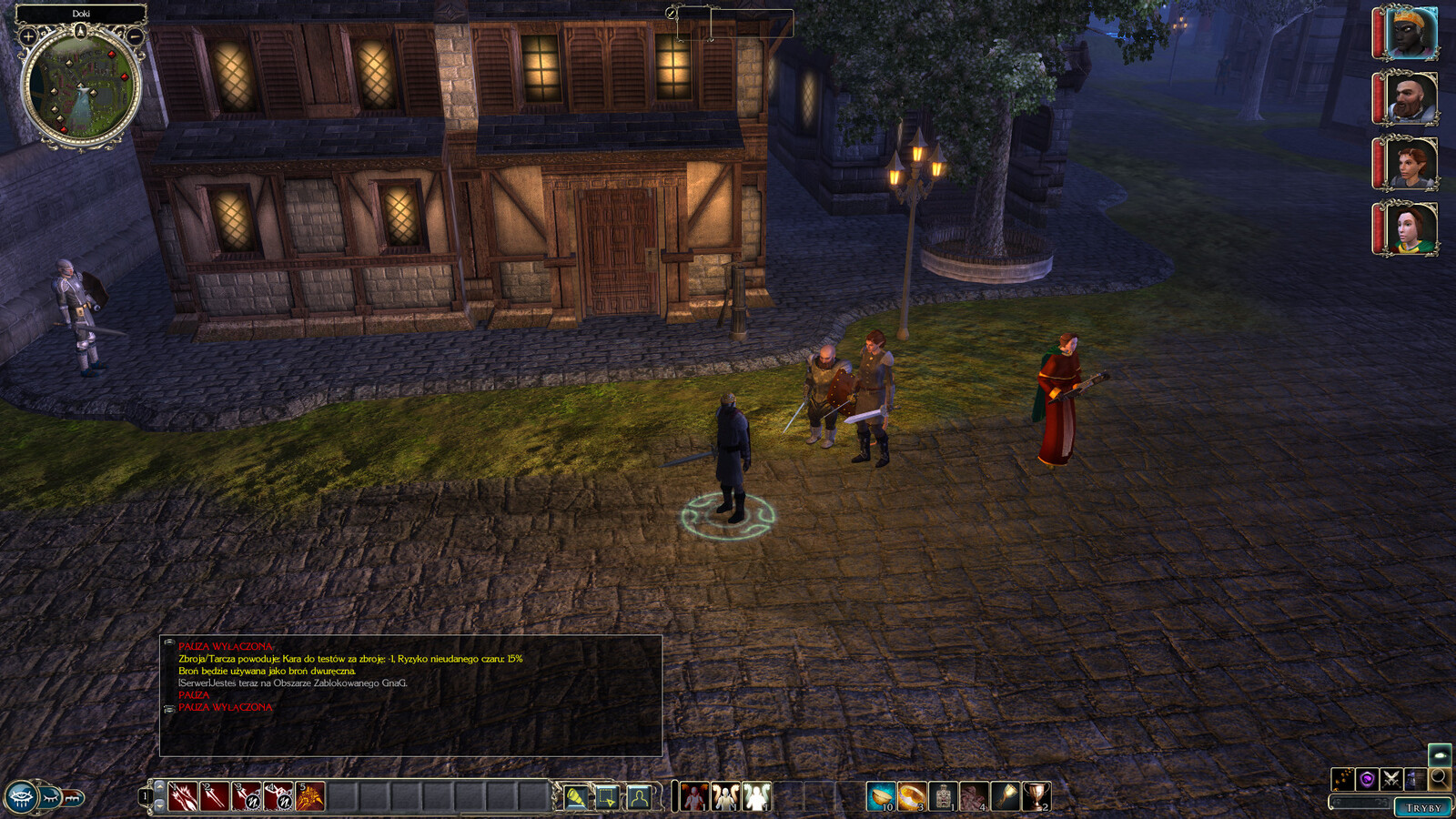Image resolution: width=1456 pixels, height=819 pixels.
Task: Toggle the dashed selection-box cursor button
Action: [x=607, y=797]
